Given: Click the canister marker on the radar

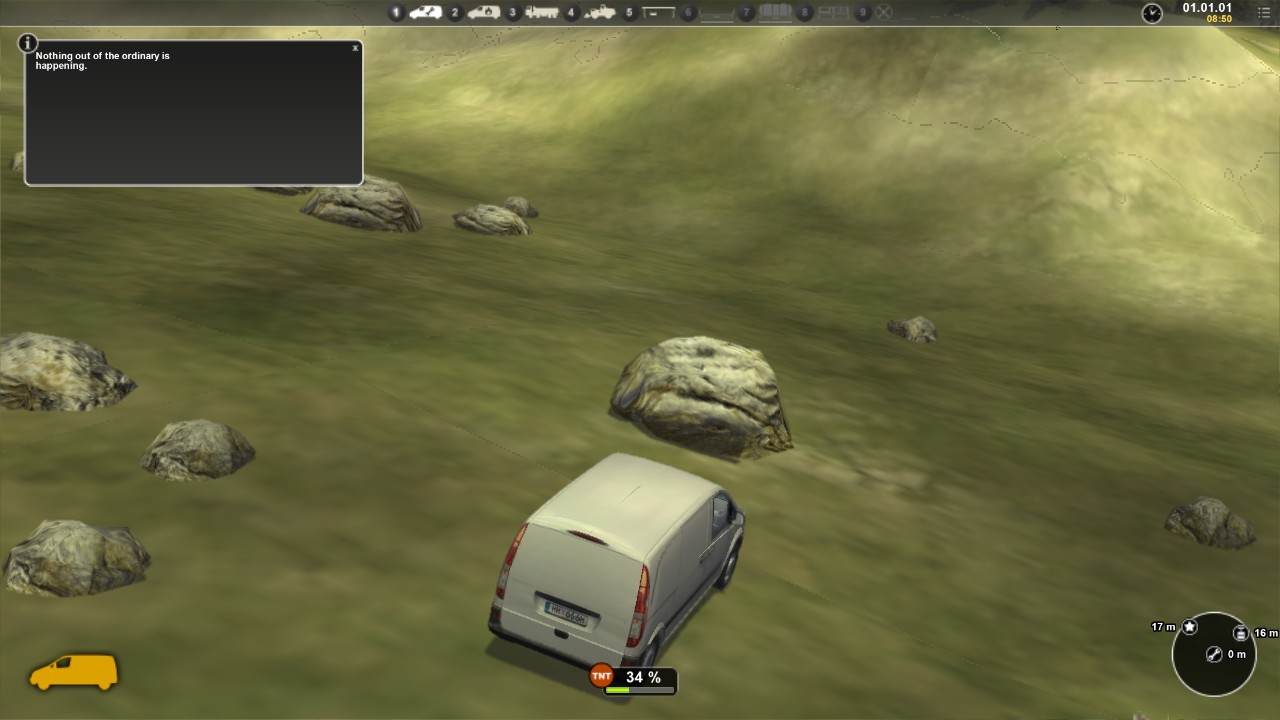Looking at the screenshot, I should pos(1240,632).
